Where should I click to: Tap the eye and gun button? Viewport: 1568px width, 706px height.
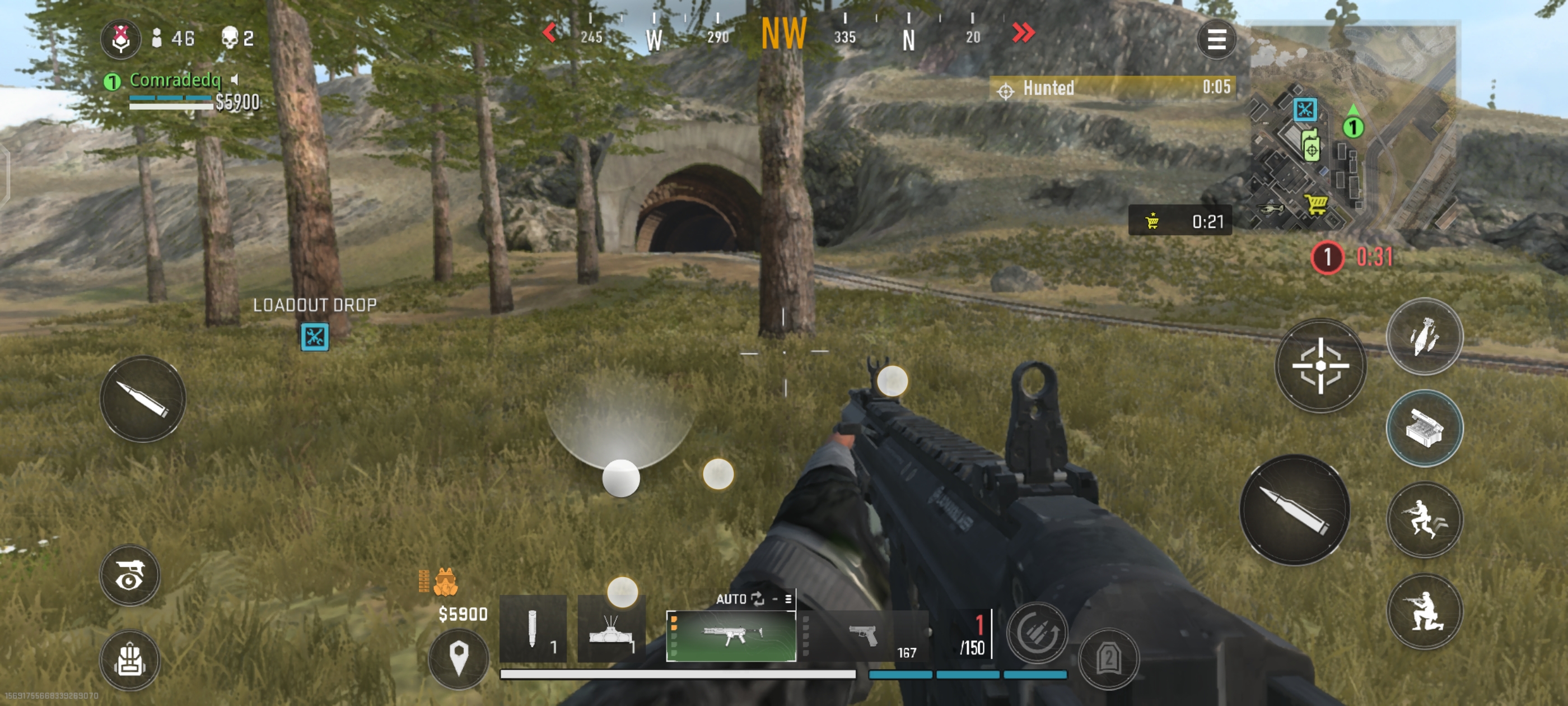(130, 575)
